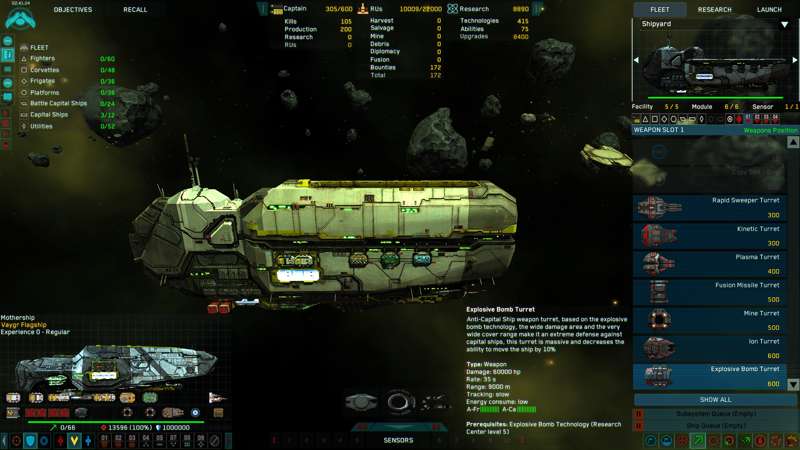Select Frigates in the fleet list
800x450 pixels.
click(x=43, y=81)
